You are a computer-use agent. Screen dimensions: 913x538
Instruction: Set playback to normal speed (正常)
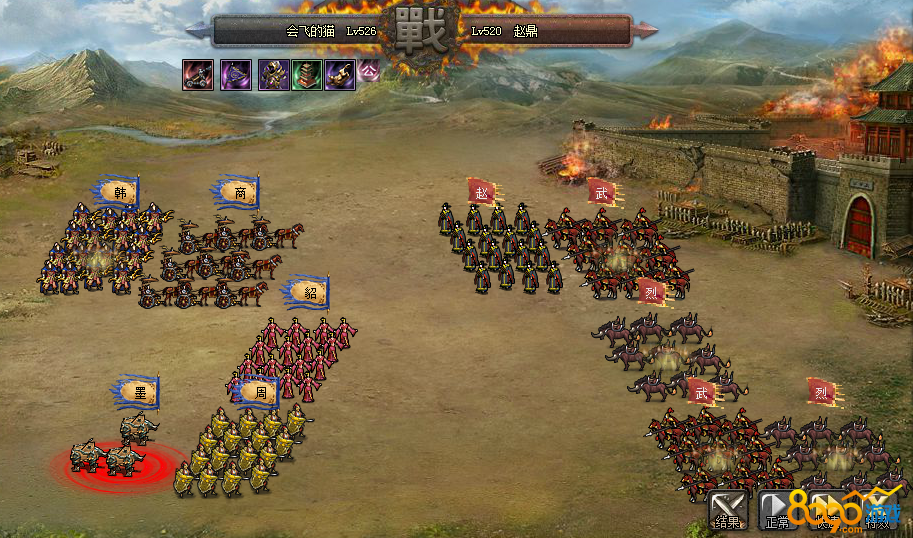click(x=777, y=510)
